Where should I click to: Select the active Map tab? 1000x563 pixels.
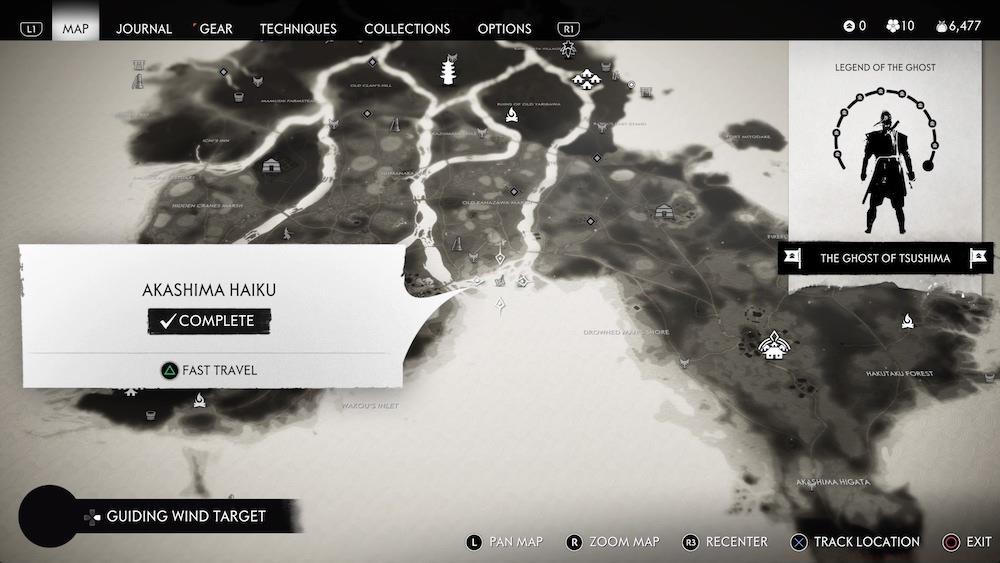[76, 28]
